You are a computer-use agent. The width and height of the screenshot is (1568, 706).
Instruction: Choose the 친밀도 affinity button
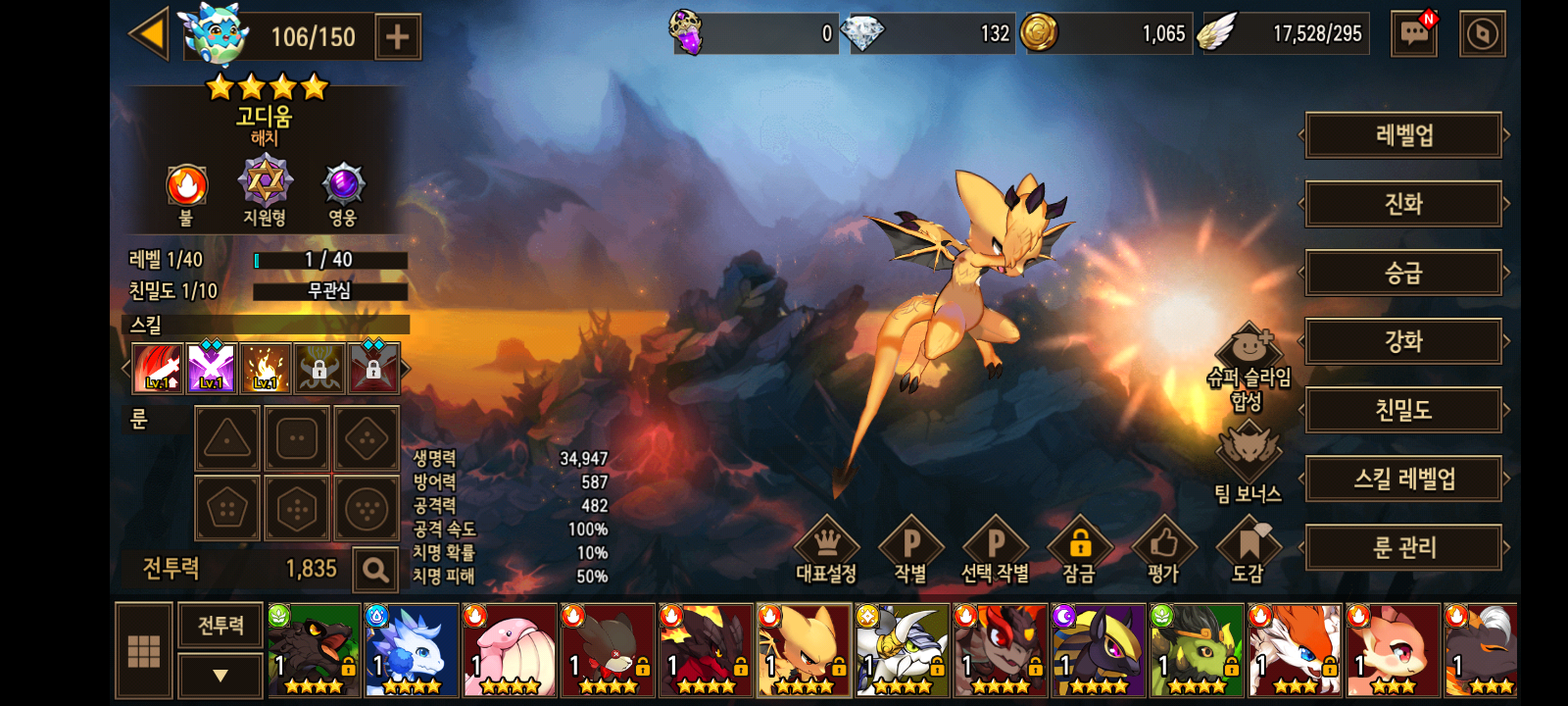[x=1403, y=410]
